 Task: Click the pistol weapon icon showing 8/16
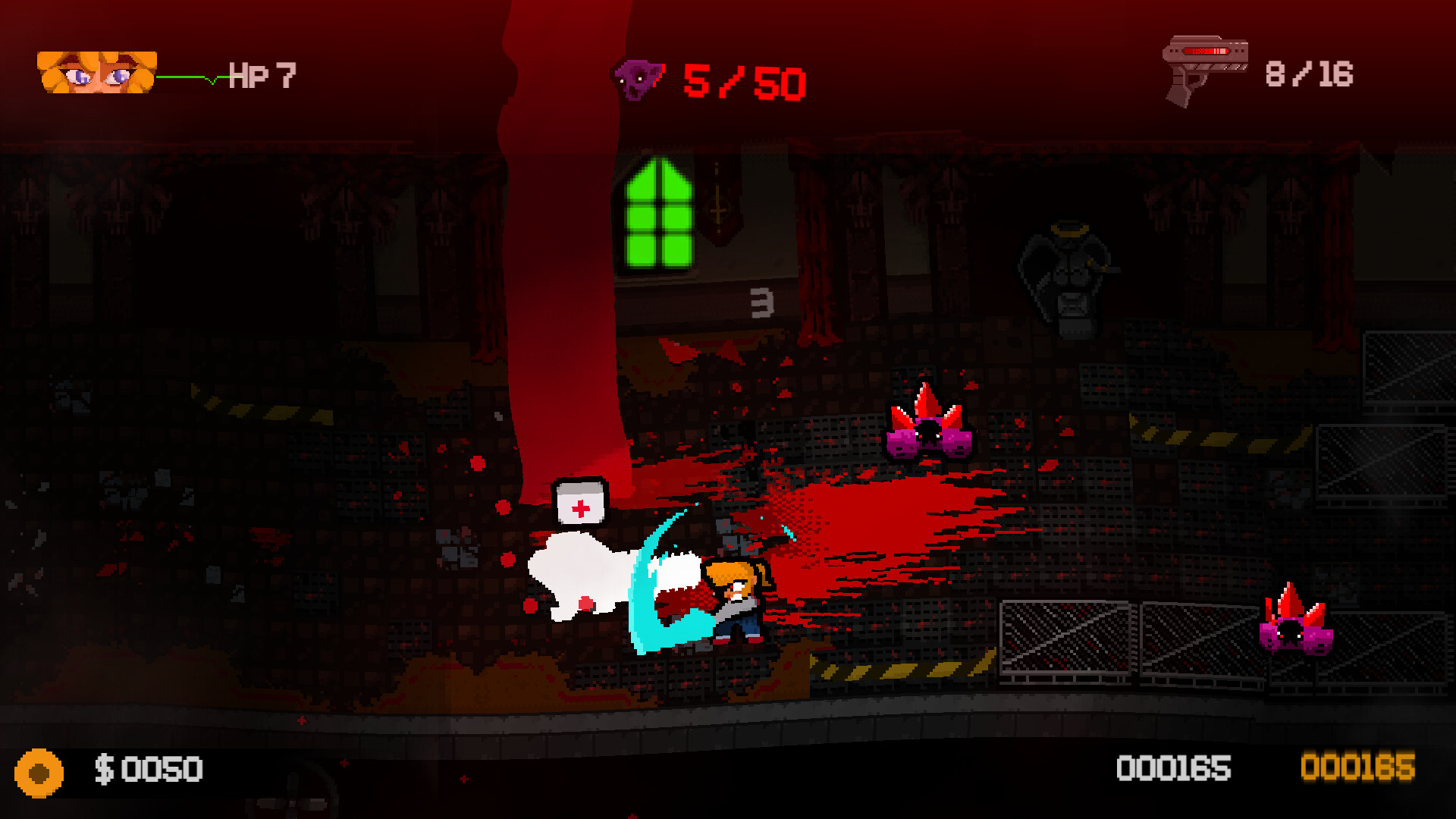click(x=1206, y=68)
